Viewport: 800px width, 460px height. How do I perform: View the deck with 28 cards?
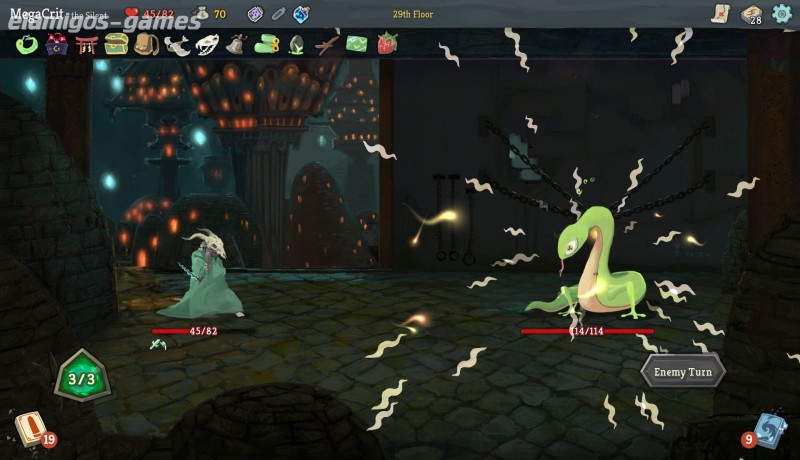pos(750,13)
